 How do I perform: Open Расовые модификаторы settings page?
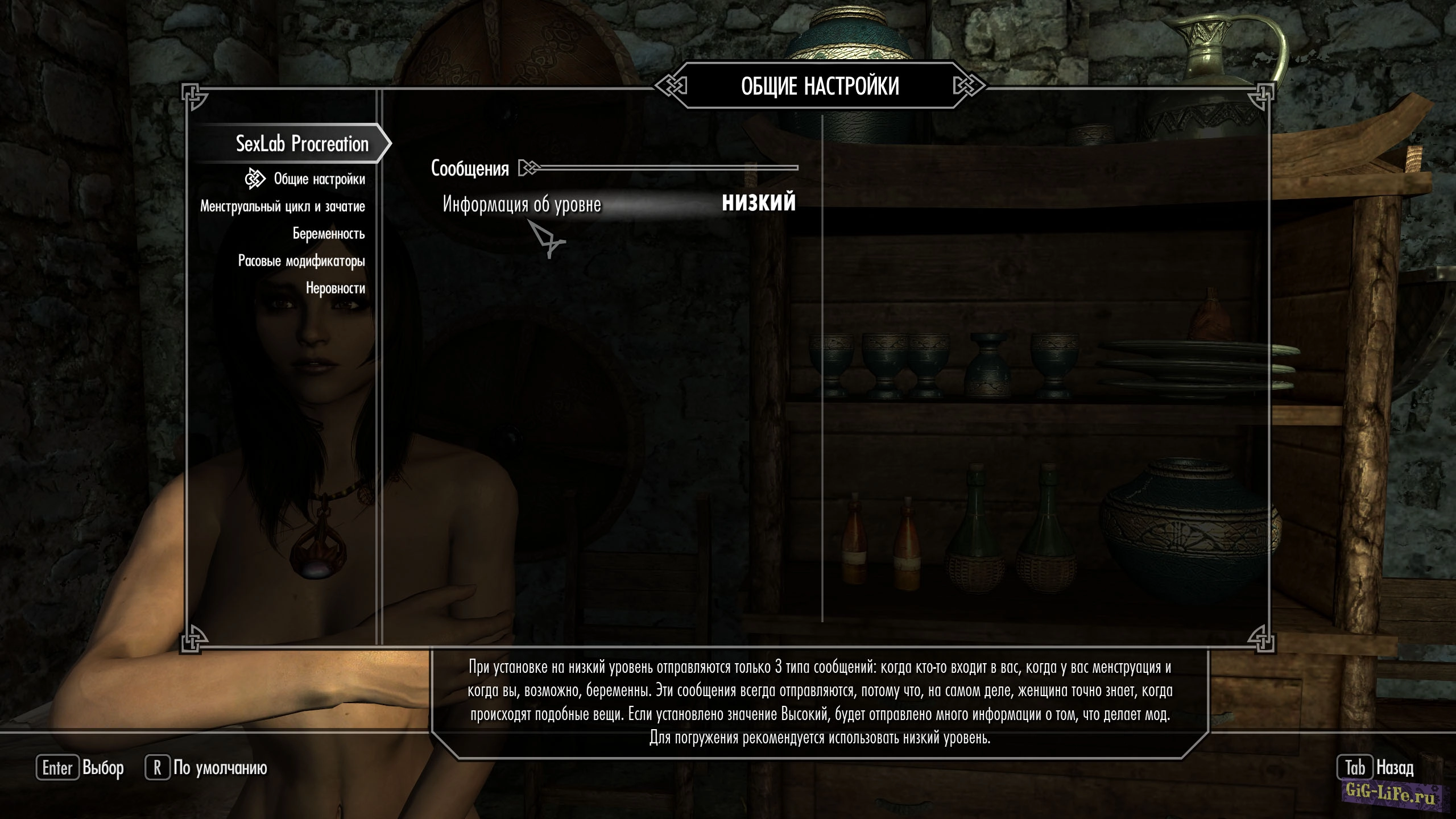301,261
